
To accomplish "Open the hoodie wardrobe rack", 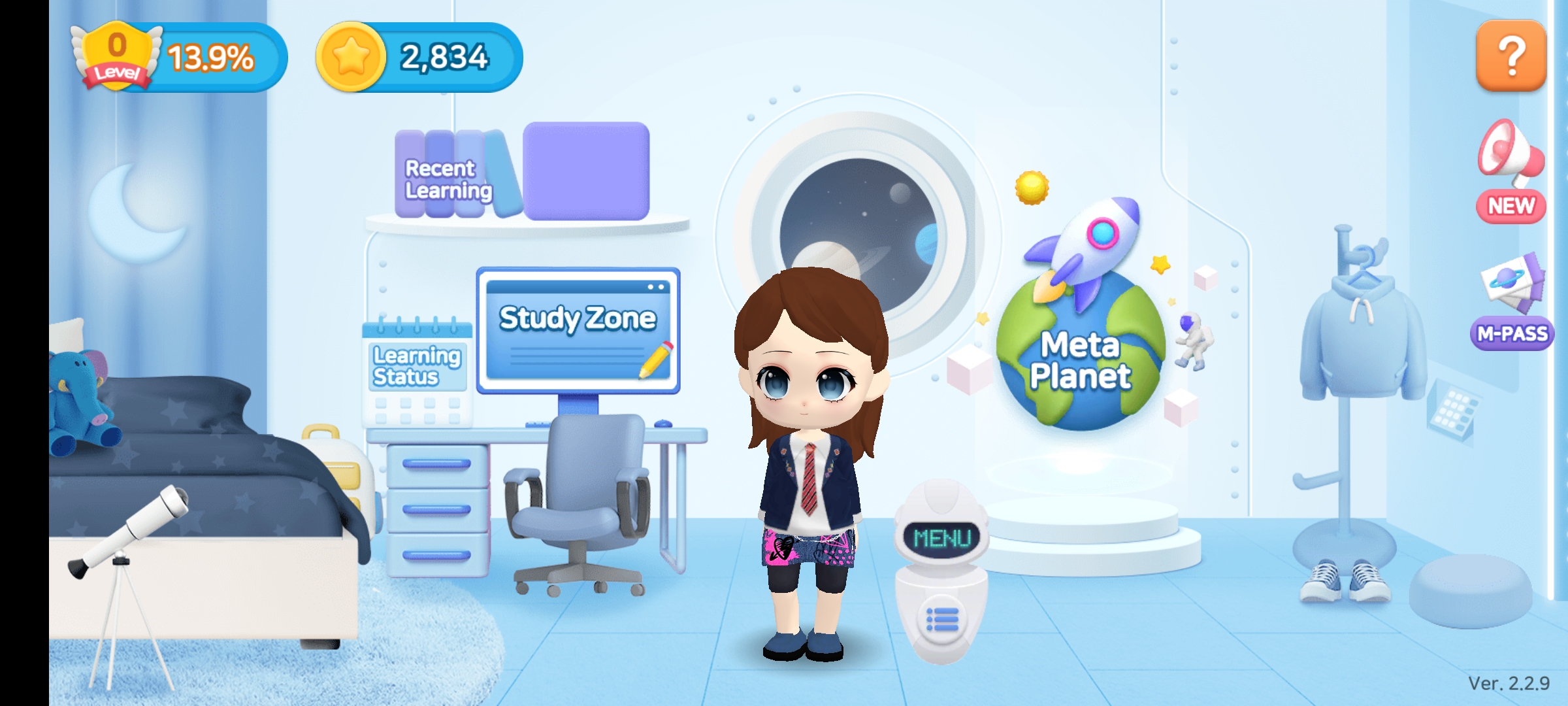I will (x=1362, y=346).
